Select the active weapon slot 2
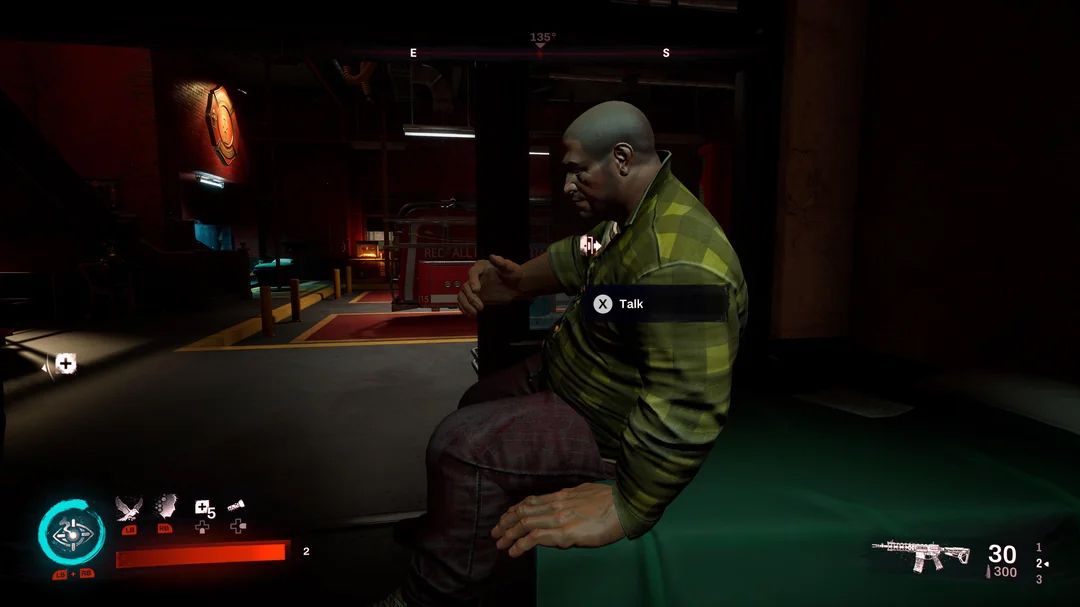 coord(1039,563)
